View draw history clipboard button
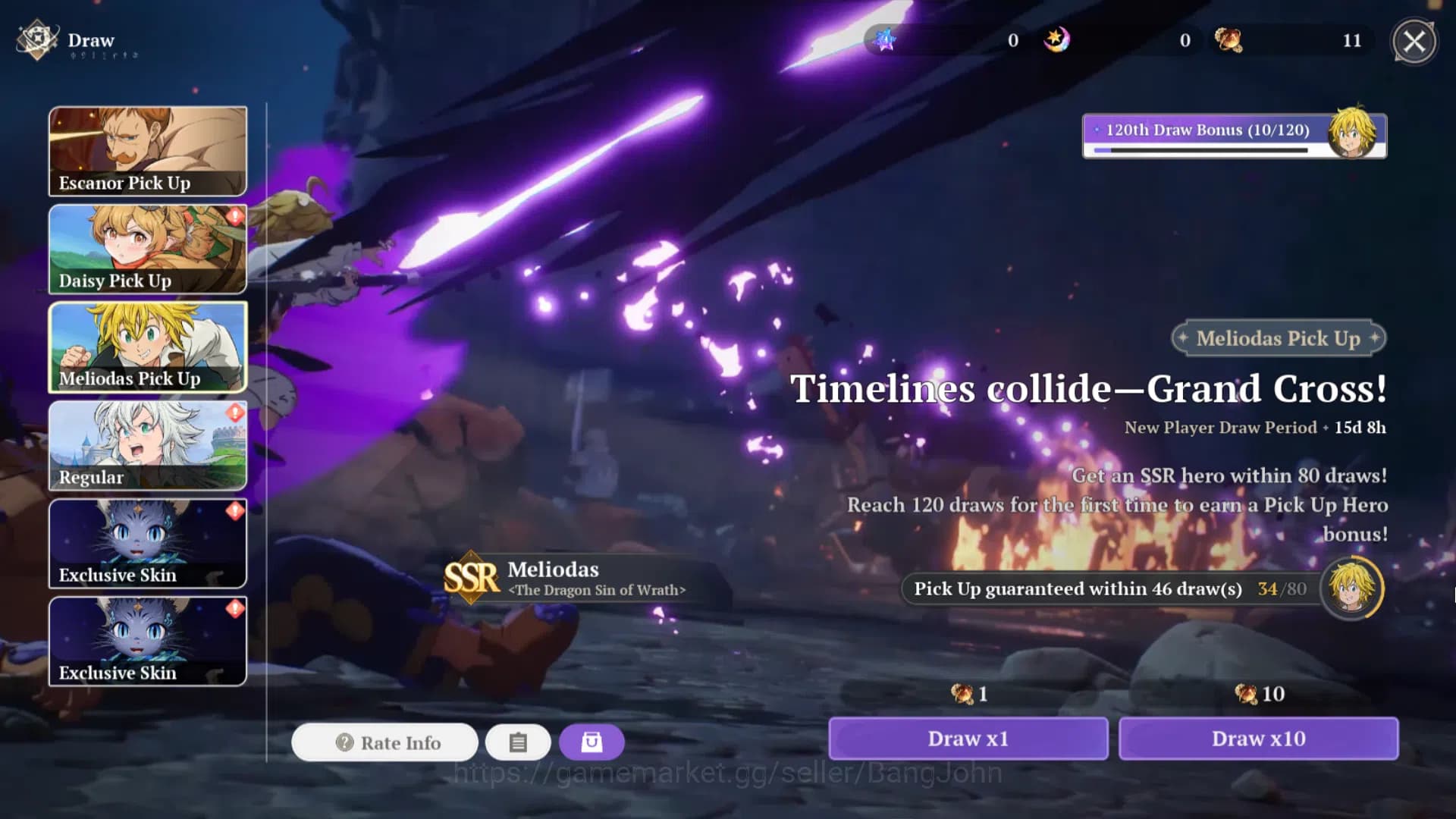Image resolution: width=1456 pixels, height=819 pixels. tap(518, 742)
